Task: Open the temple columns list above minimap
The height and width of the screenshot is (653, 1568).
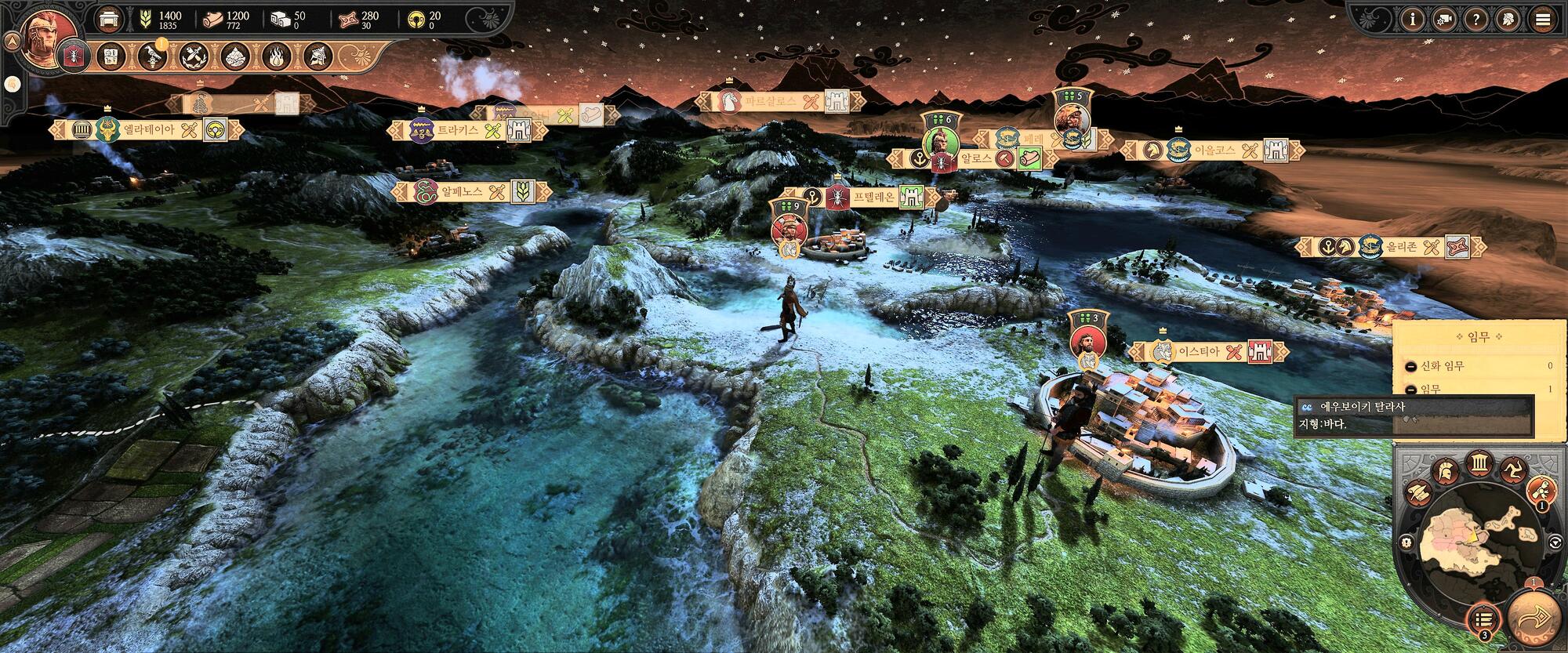Action: 1478,463
